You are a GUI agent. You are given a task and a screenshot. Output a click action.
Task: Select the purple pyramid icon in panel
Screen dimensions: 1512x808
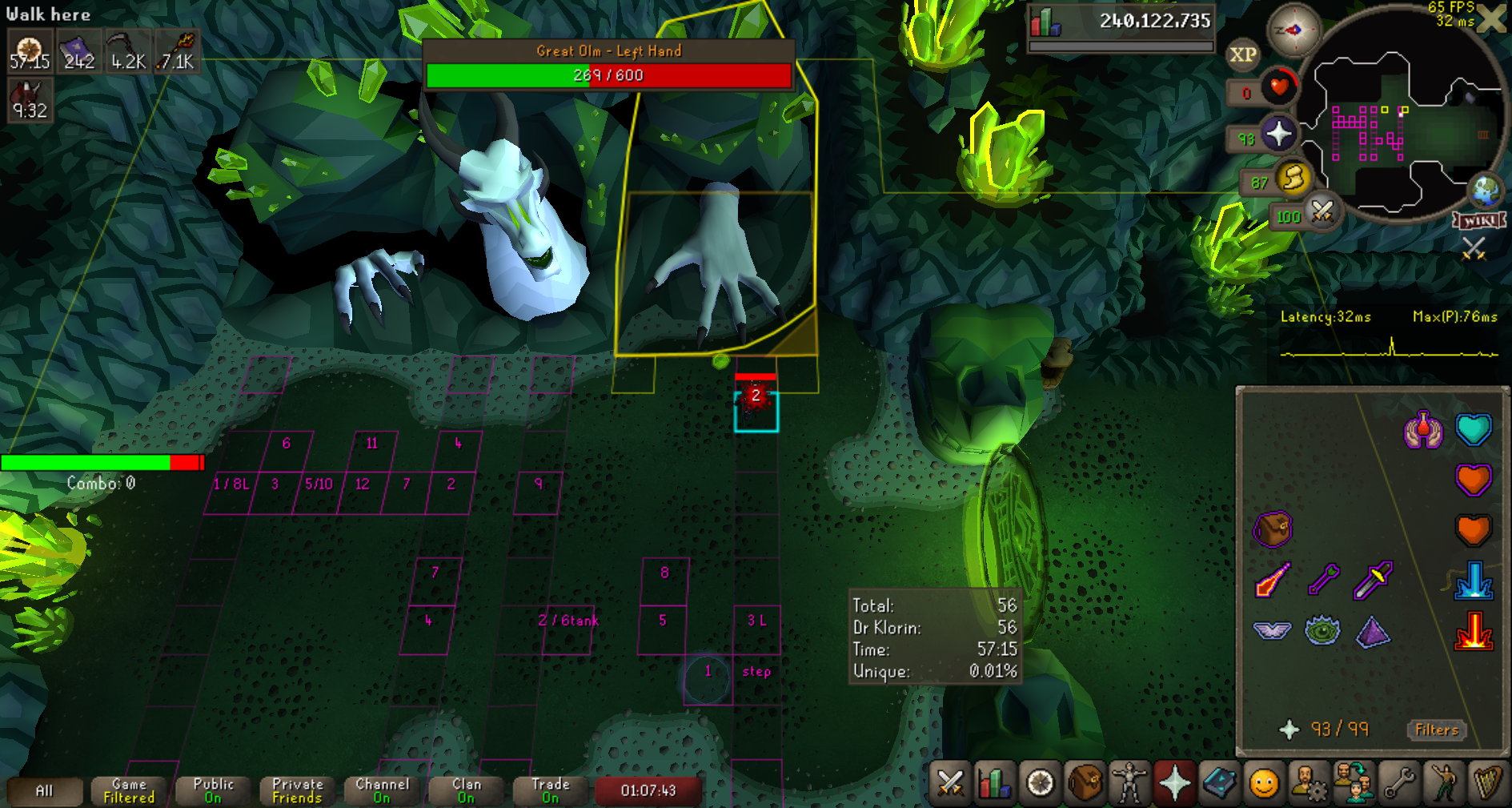[x=1373, y=633]
